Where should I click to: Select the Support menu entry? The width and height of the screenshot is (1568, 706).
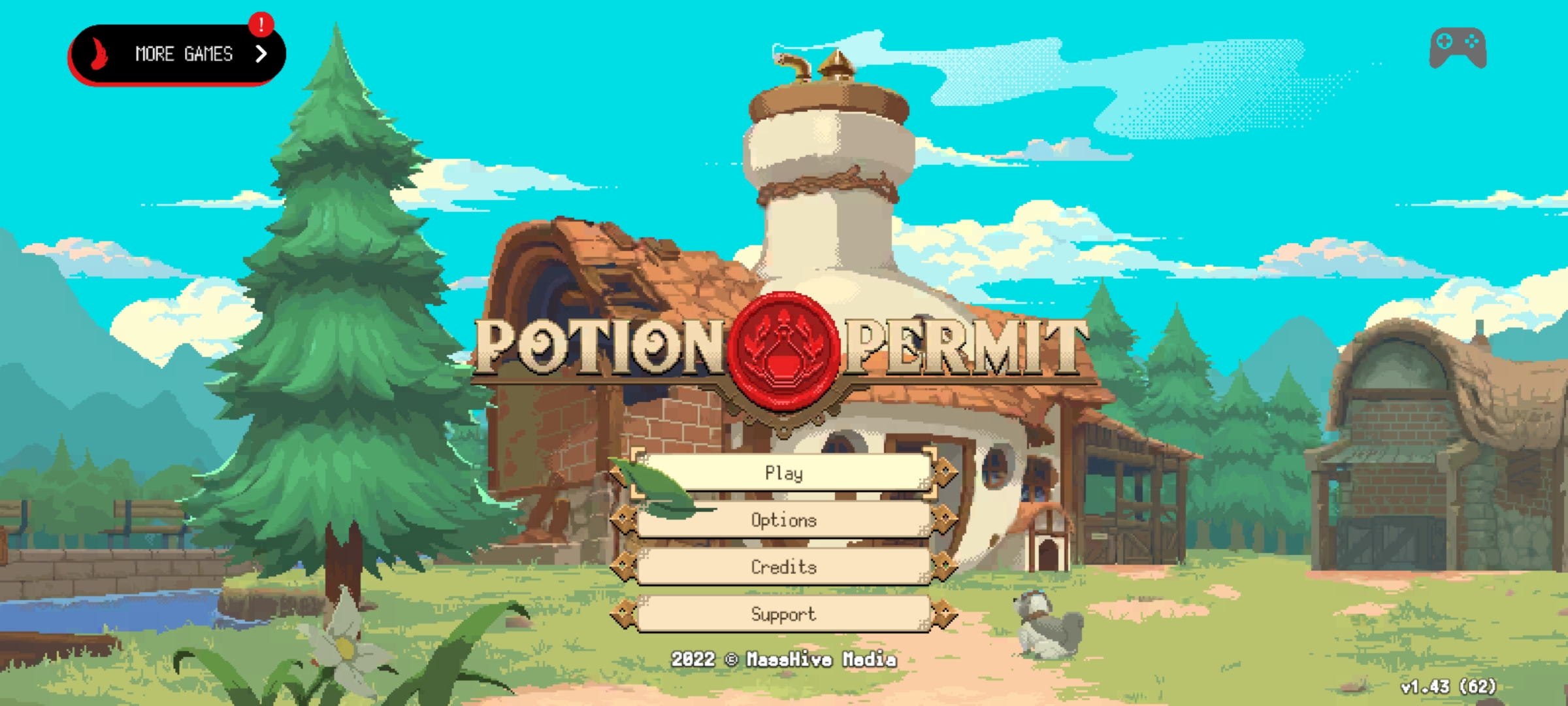pos(783,614)
